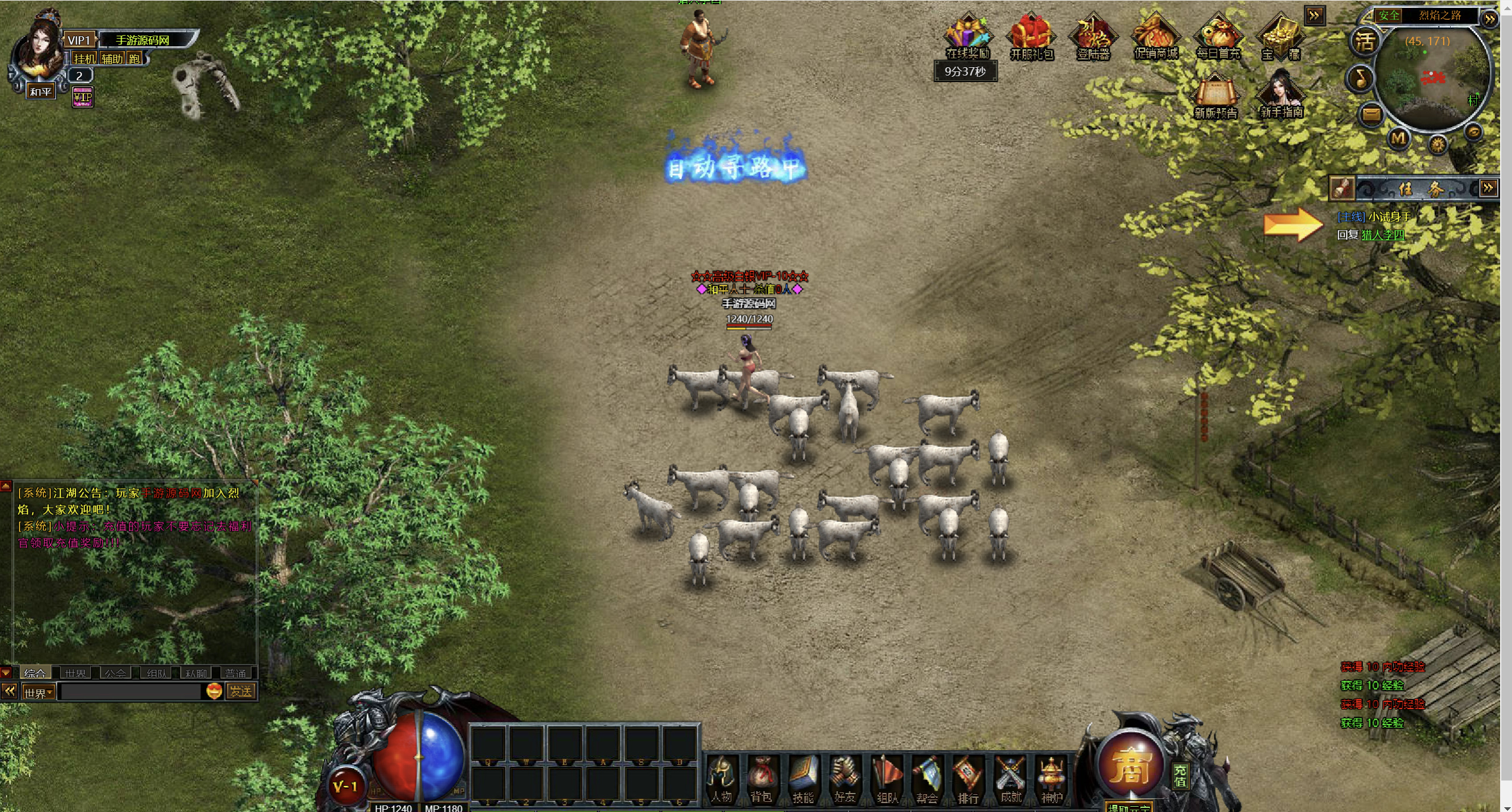
Task: Open the 人物 character helmet icon
Action: click(x=721, y=778)
